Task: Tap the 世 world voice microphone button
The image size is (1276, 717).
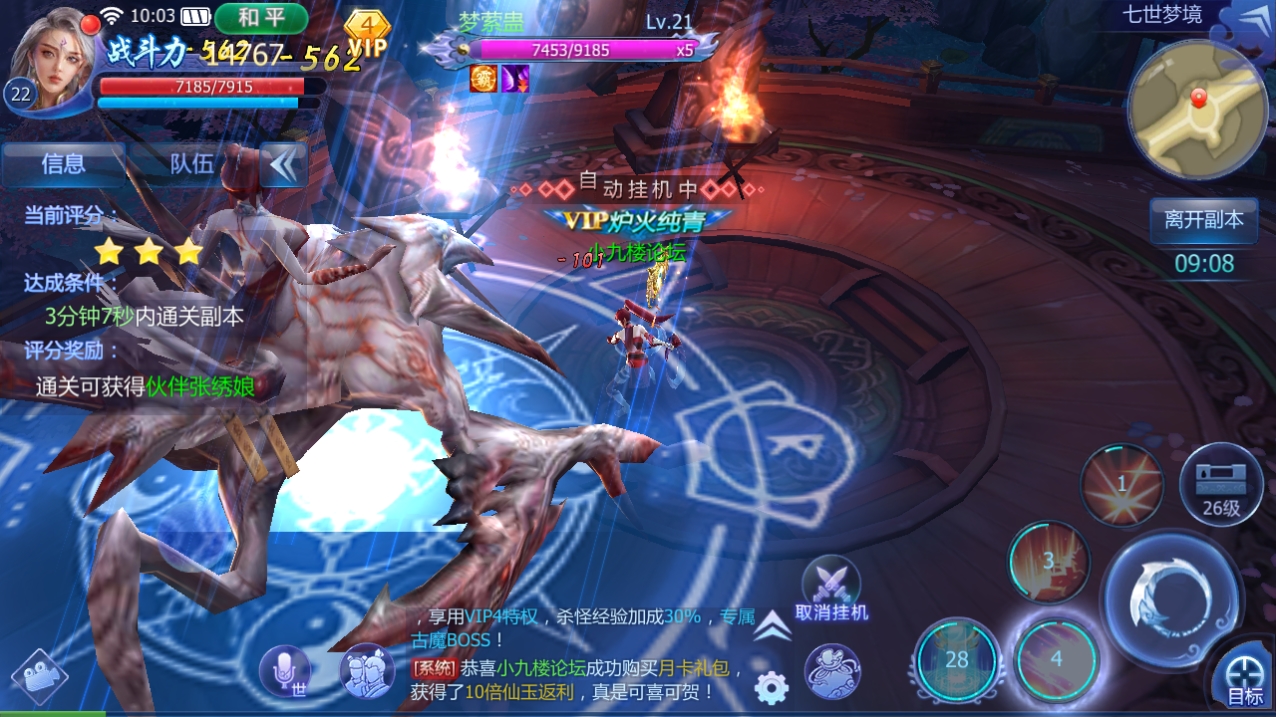Action: click(285, 670)
